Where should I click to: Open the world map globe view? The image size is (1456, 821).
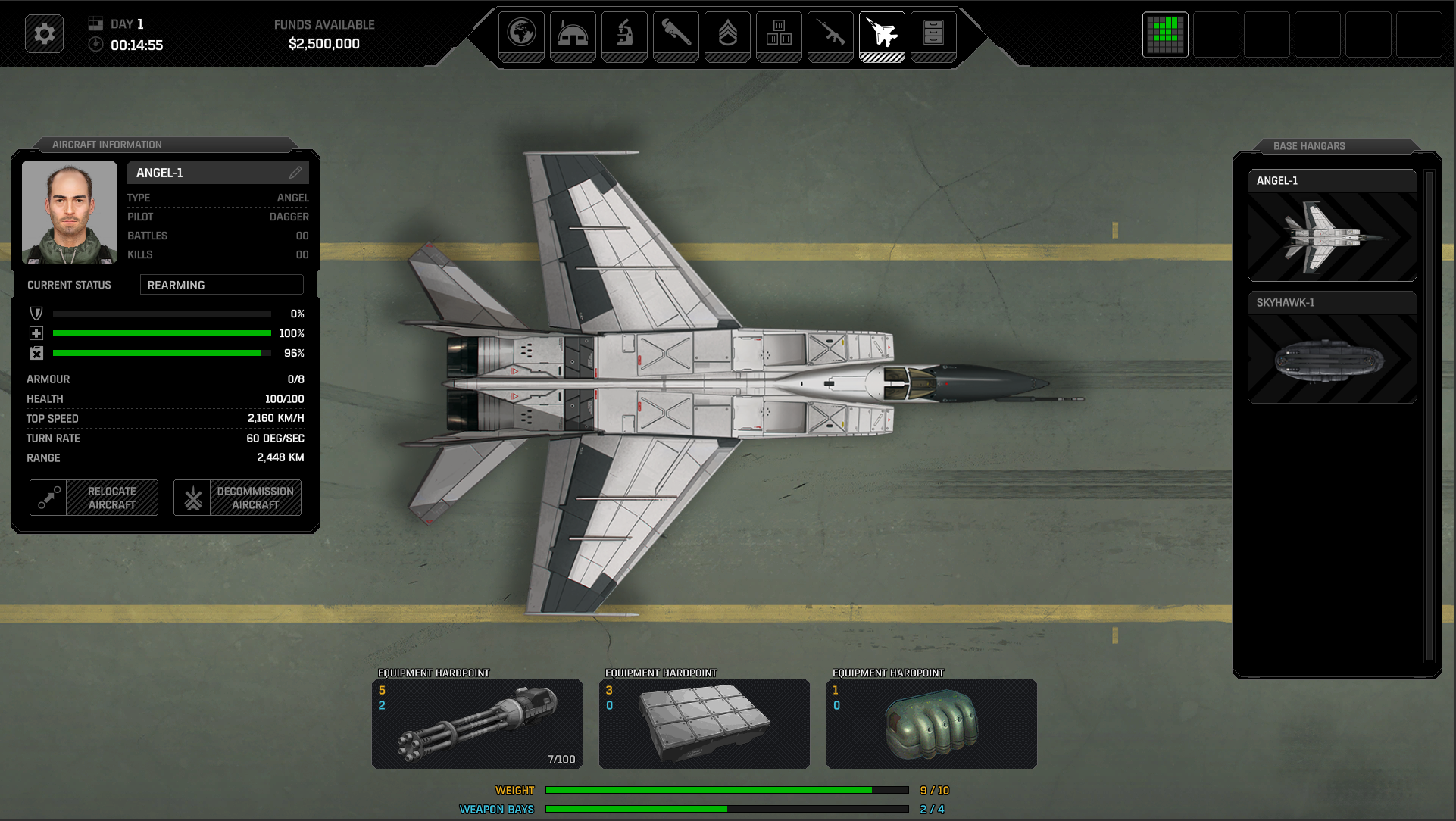[522, 35]
